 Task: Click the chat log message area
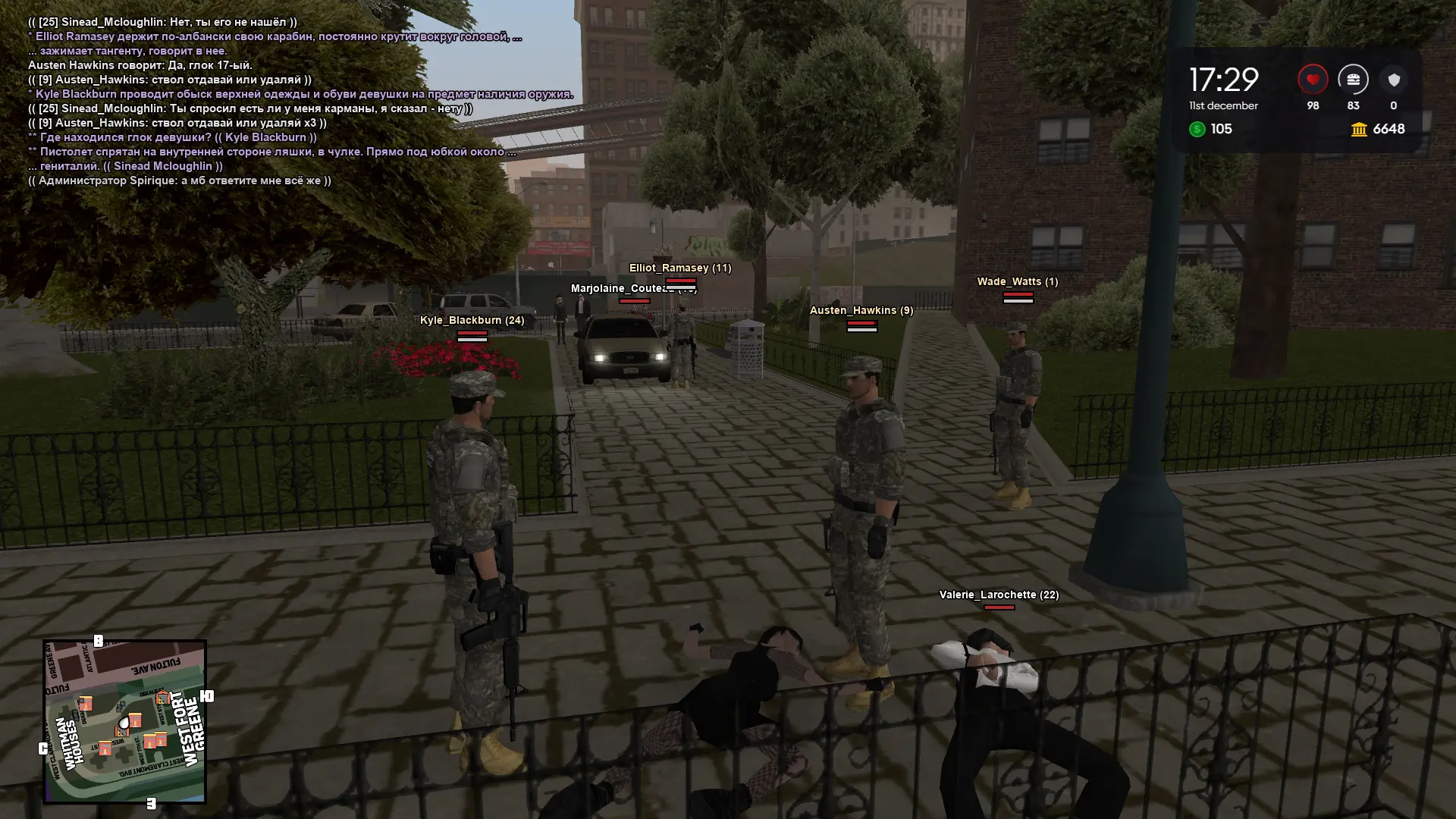[x=273, y=102]
